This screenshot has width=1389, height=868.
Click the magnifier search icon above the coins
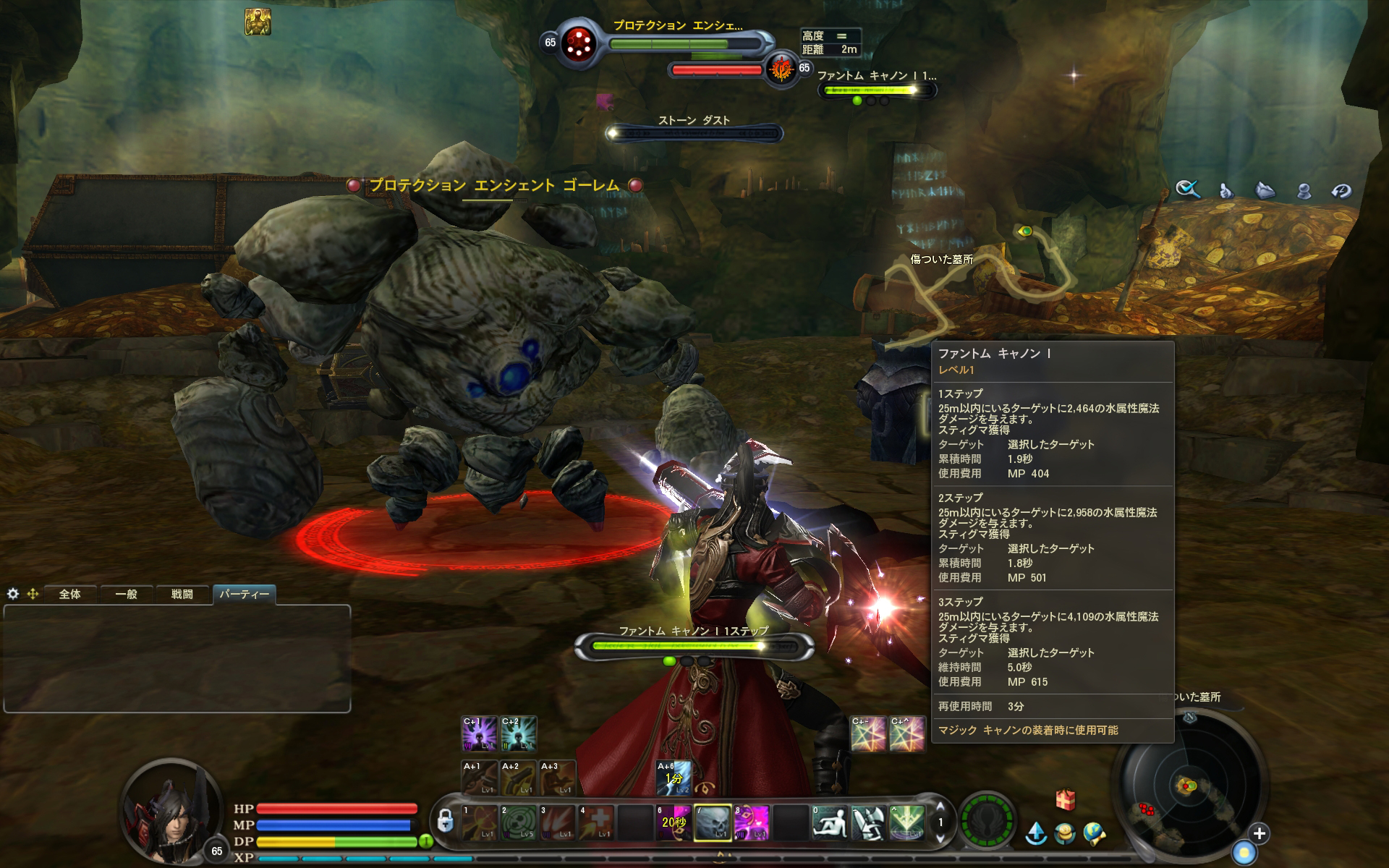[x=1188, y=190]
